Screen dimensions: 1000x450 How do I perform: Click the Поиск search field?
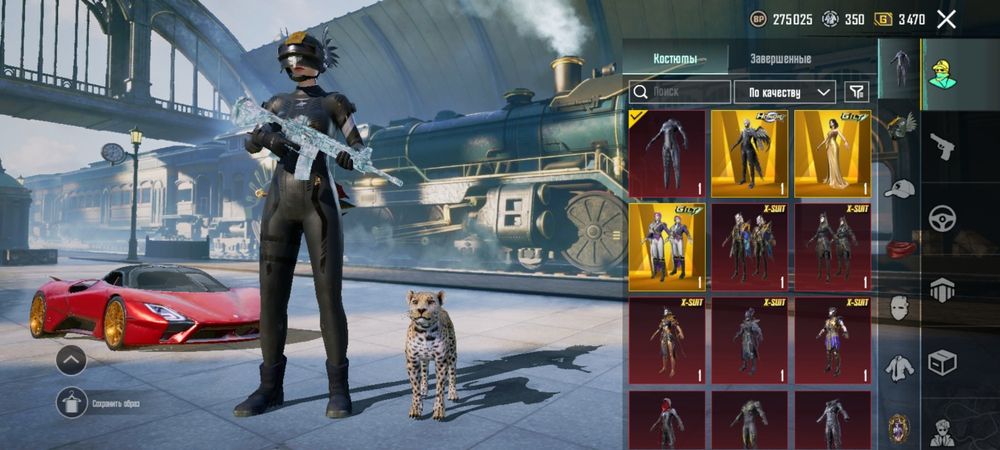pos(680,92)
